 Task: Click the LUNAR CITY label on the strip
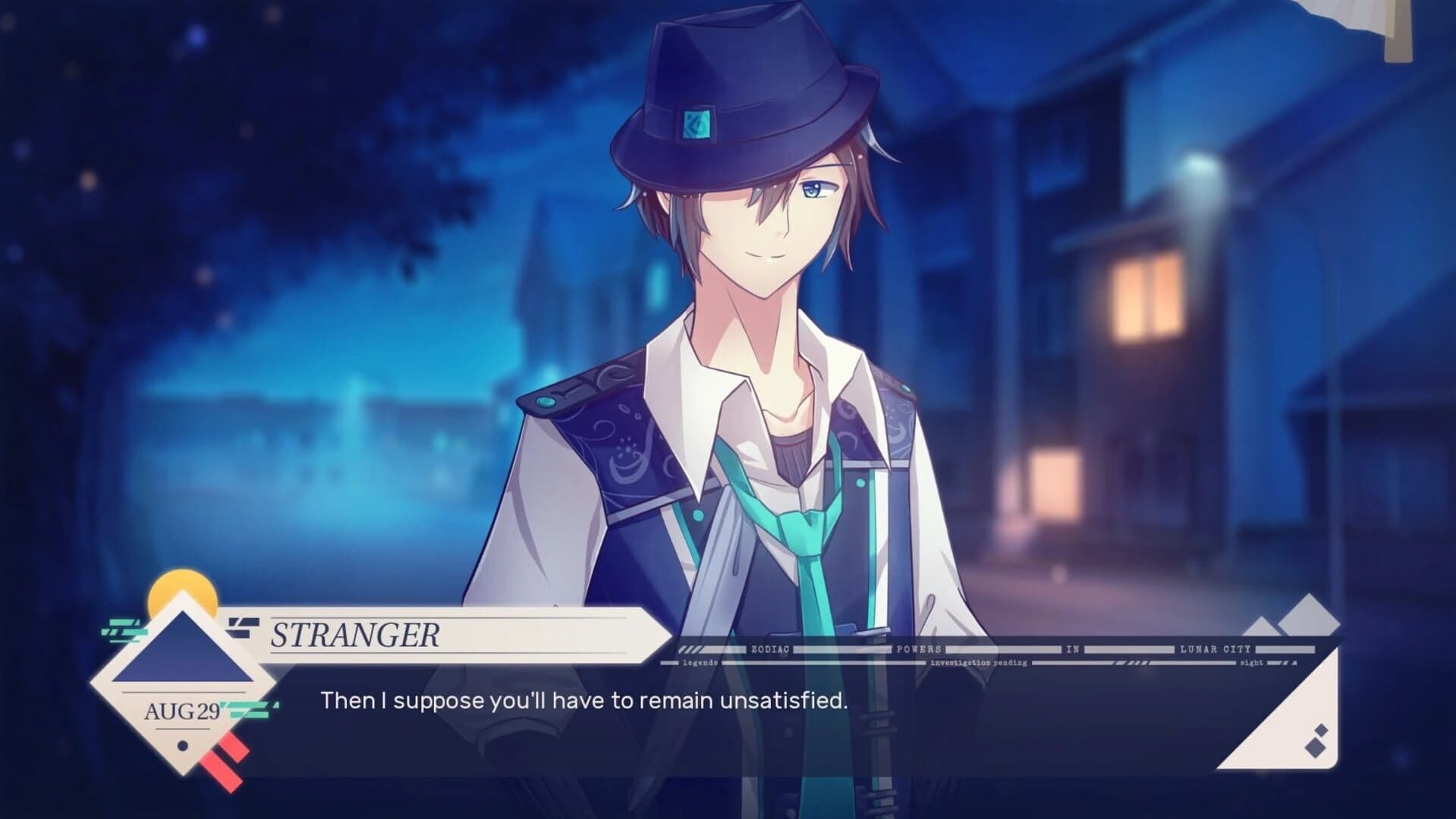click(x=1215, y=648)
